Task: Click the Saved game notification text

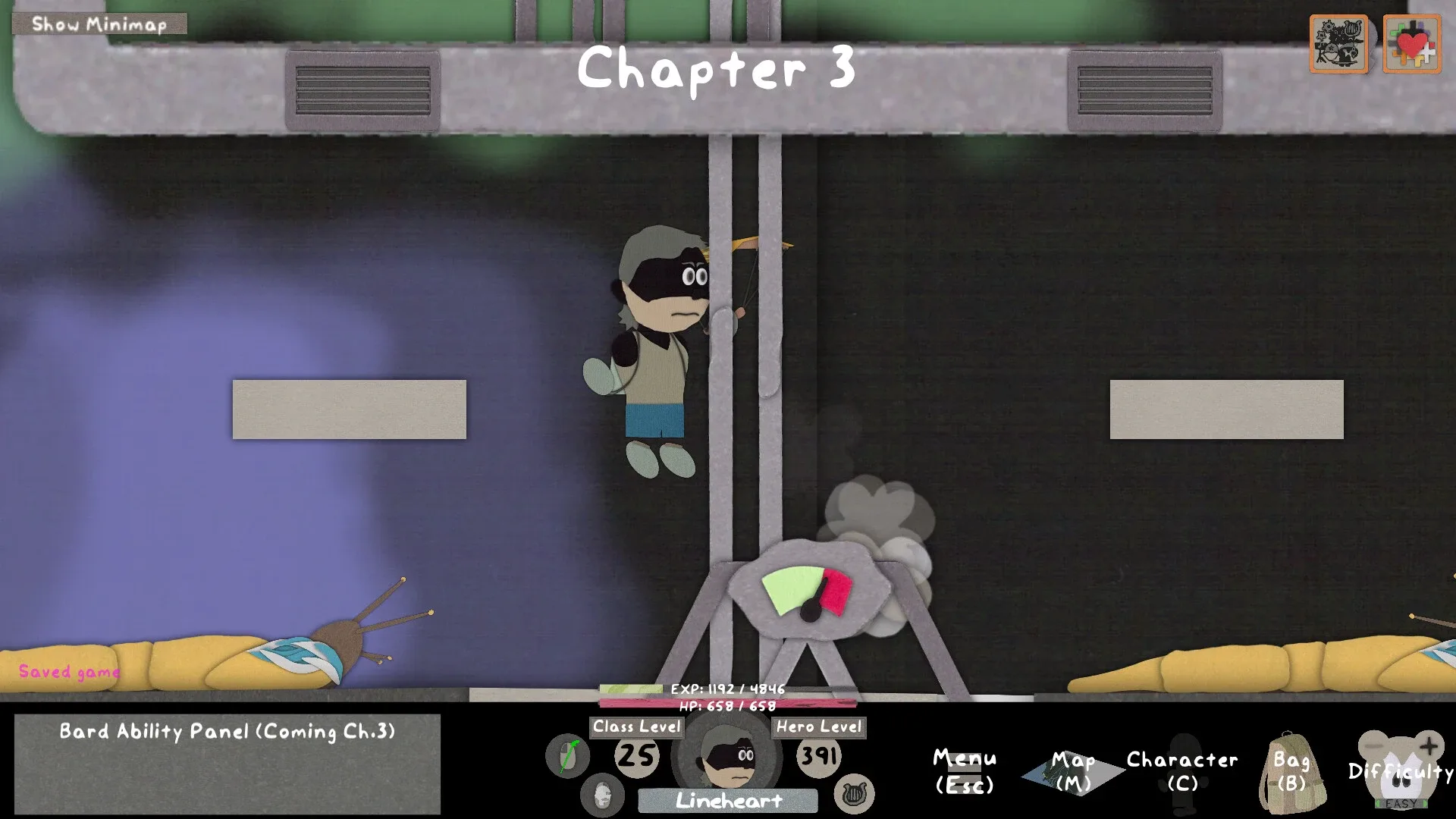Action: click(x=70, y=671)
